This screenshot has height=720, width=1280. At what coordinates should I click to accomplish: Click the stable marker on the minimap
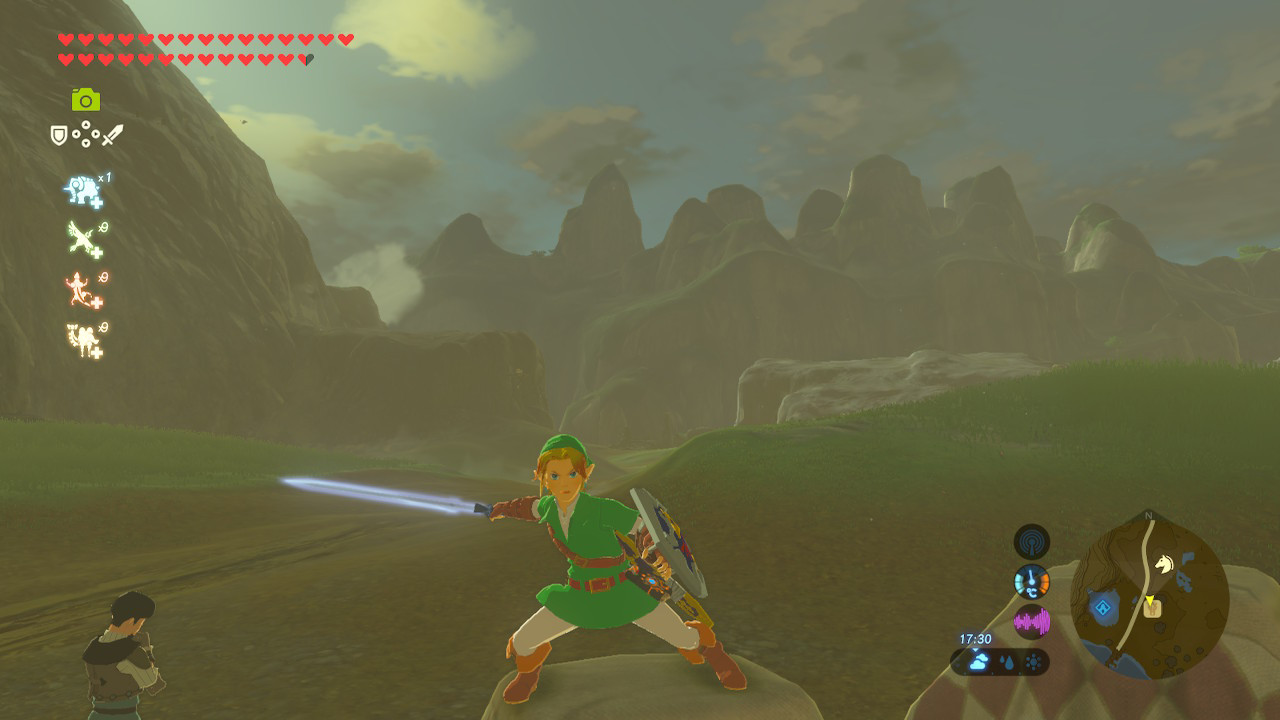point(1152,608)
